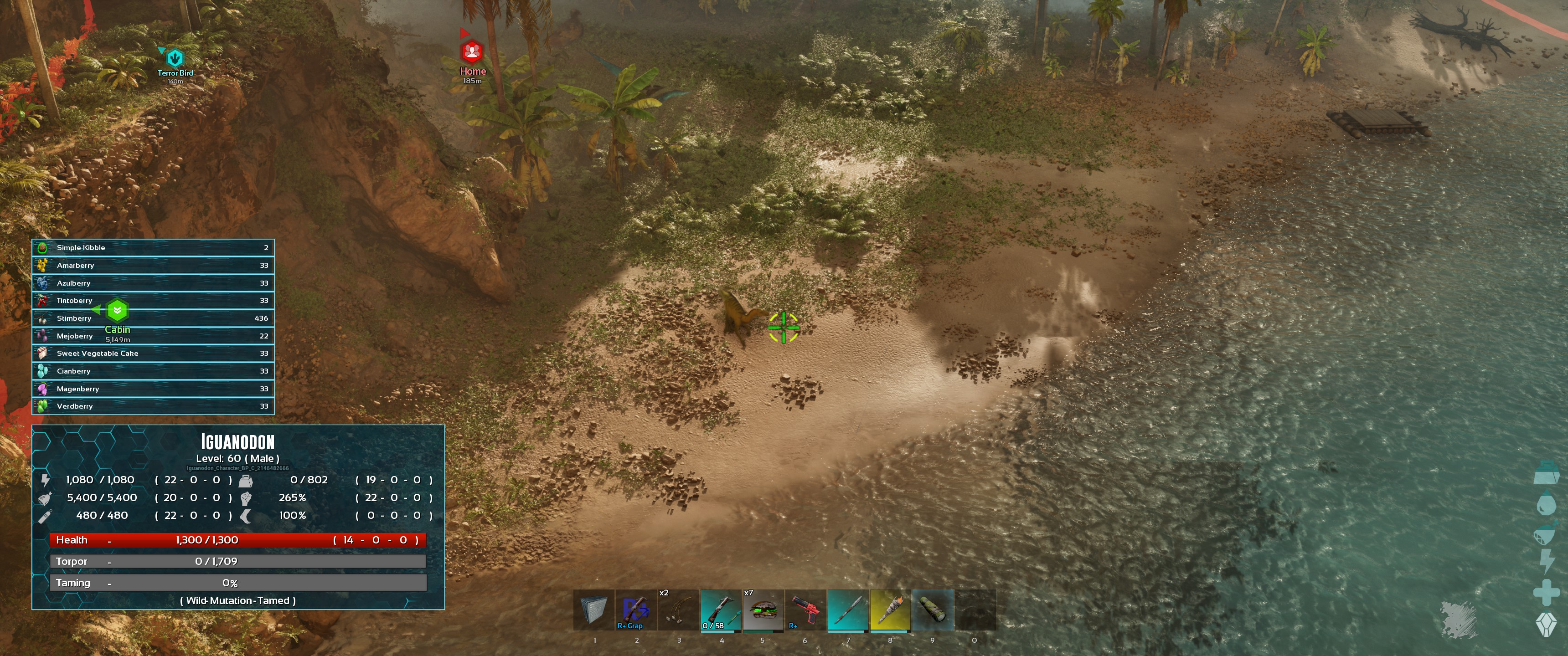Choose Simple Kibble in the taming food list

pyautogui.click(x=153, y=248)
